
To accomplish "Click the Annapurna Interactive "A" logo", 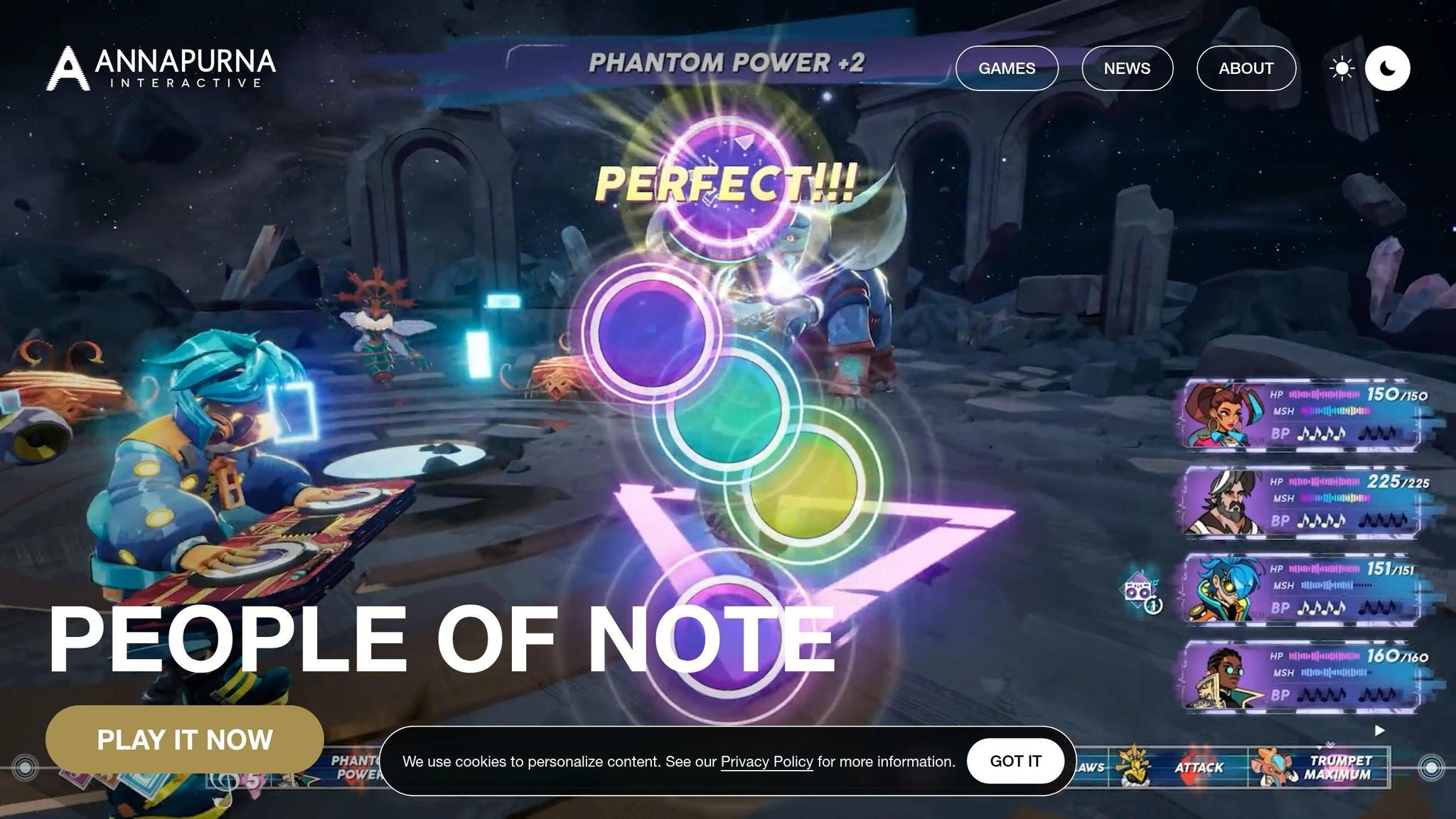I will coord(66,69).
